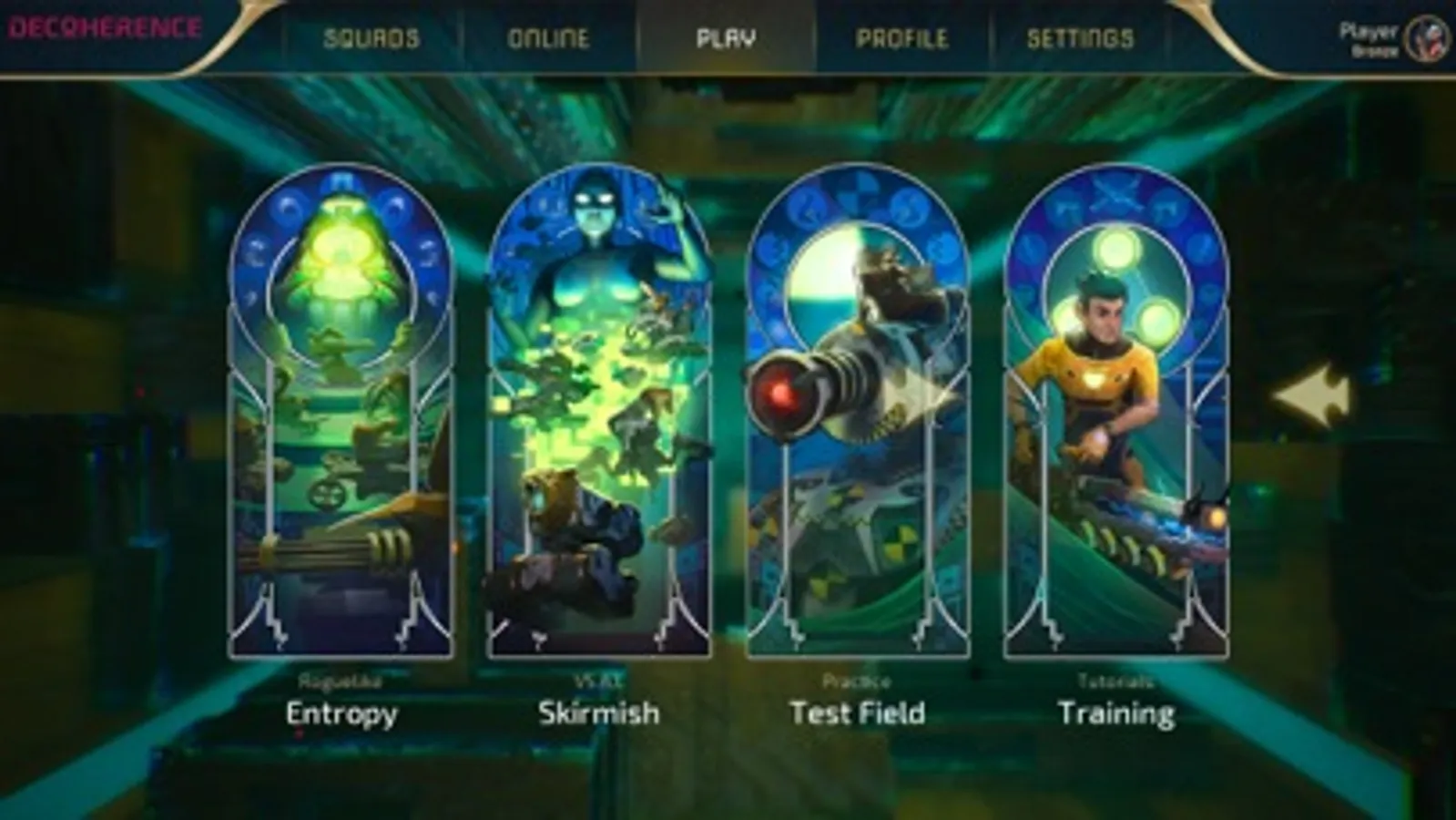Begin the Training tutorials

tap(1115, 410)
